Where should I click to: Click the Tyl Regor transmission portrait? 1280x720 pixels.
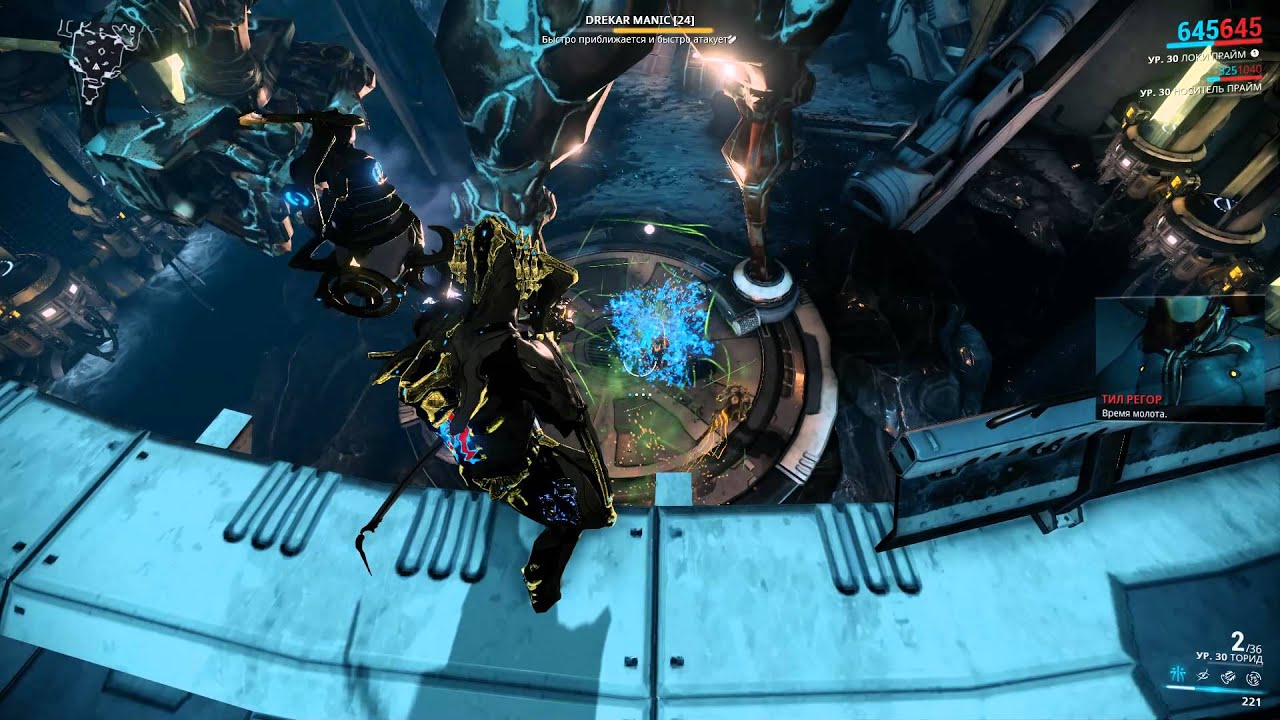coord(1180,345)
